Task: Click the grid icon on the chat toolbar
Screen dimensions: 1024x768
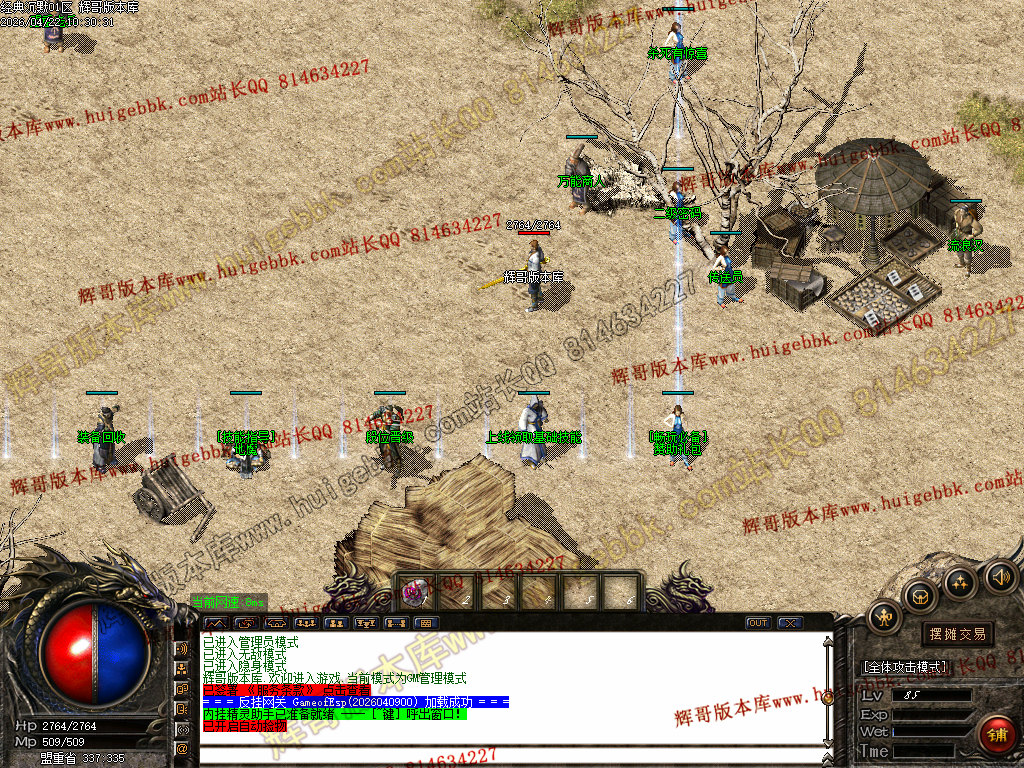Action: 425,623
